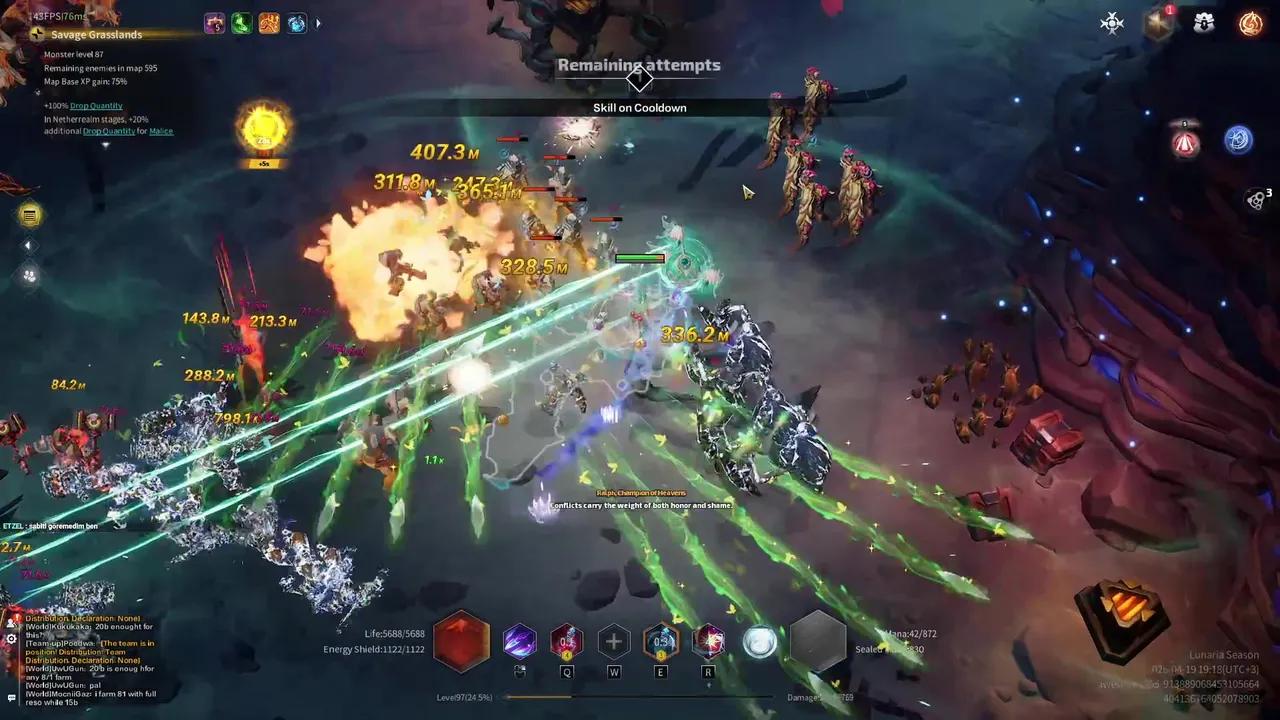Open the white cross-shaped icon in top bar

click(x=1112, y=24)
